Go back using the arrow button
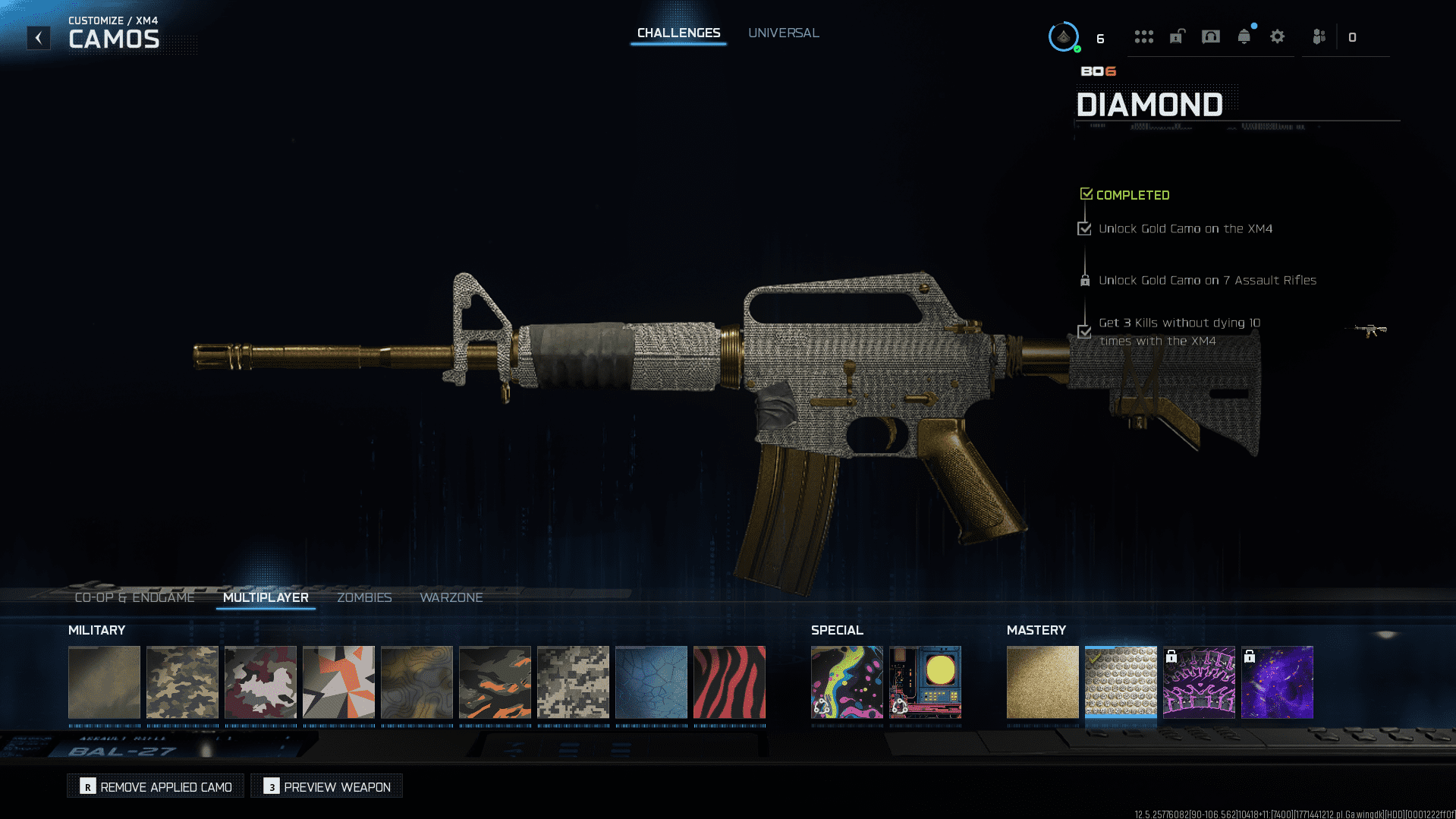 click(x=39, y=38)
